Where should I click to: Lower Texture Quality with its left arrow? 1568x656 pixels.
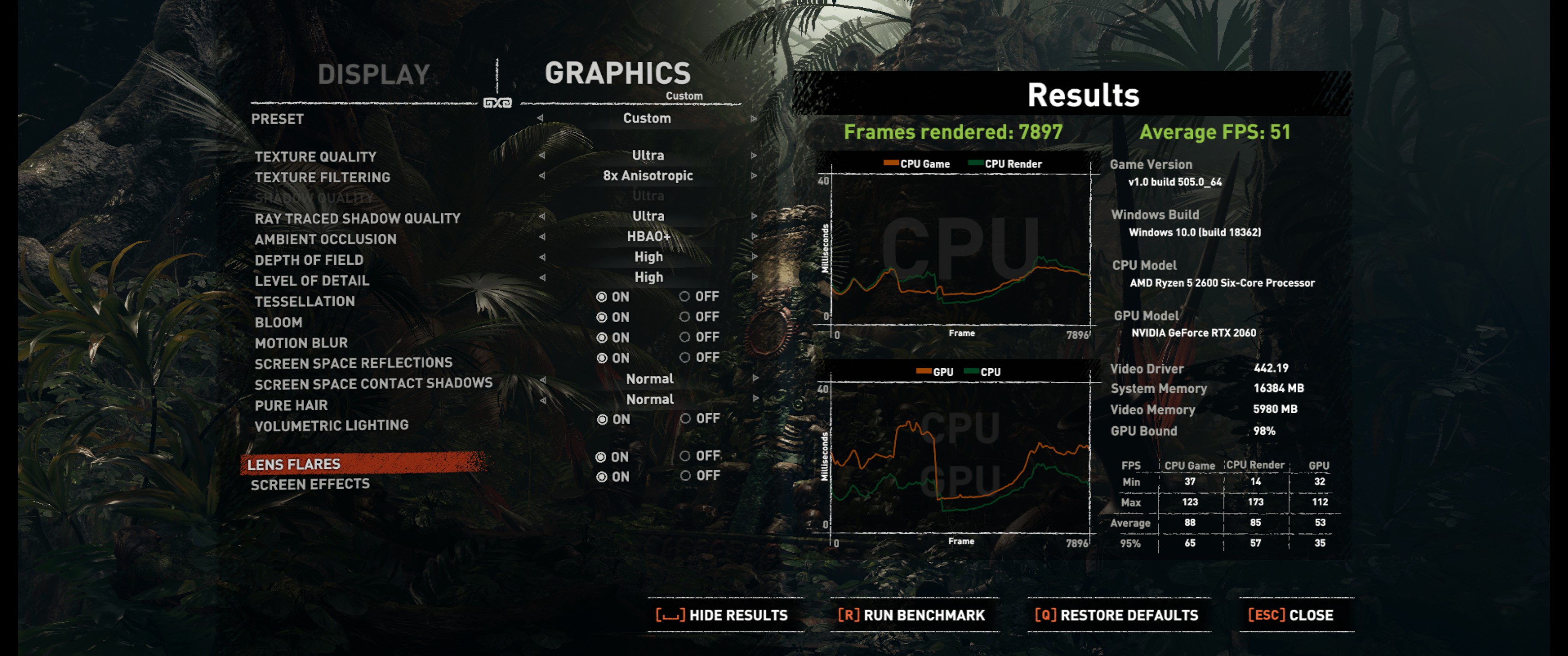pyautogui.click(x=541, y=156)
